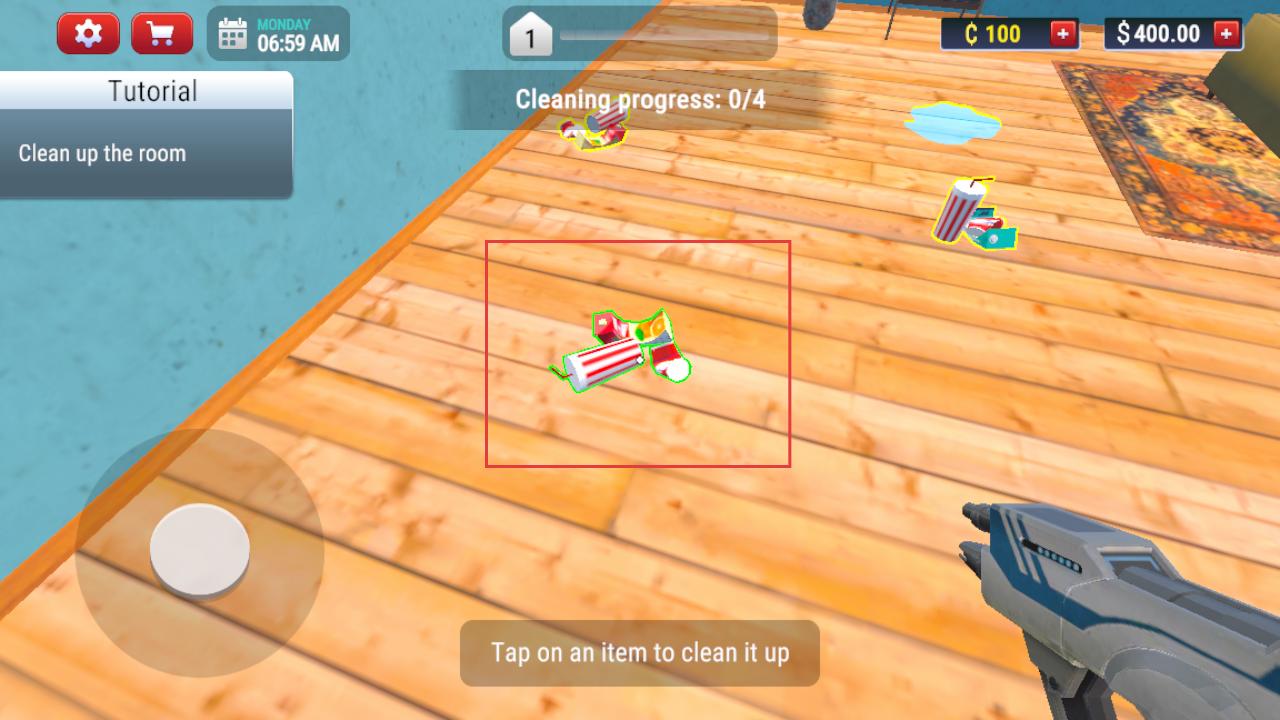Add more dollars with the plus button
The width and height of the screenshot is (1280, 720).
pyautogui.click(x=1226, y=34)
